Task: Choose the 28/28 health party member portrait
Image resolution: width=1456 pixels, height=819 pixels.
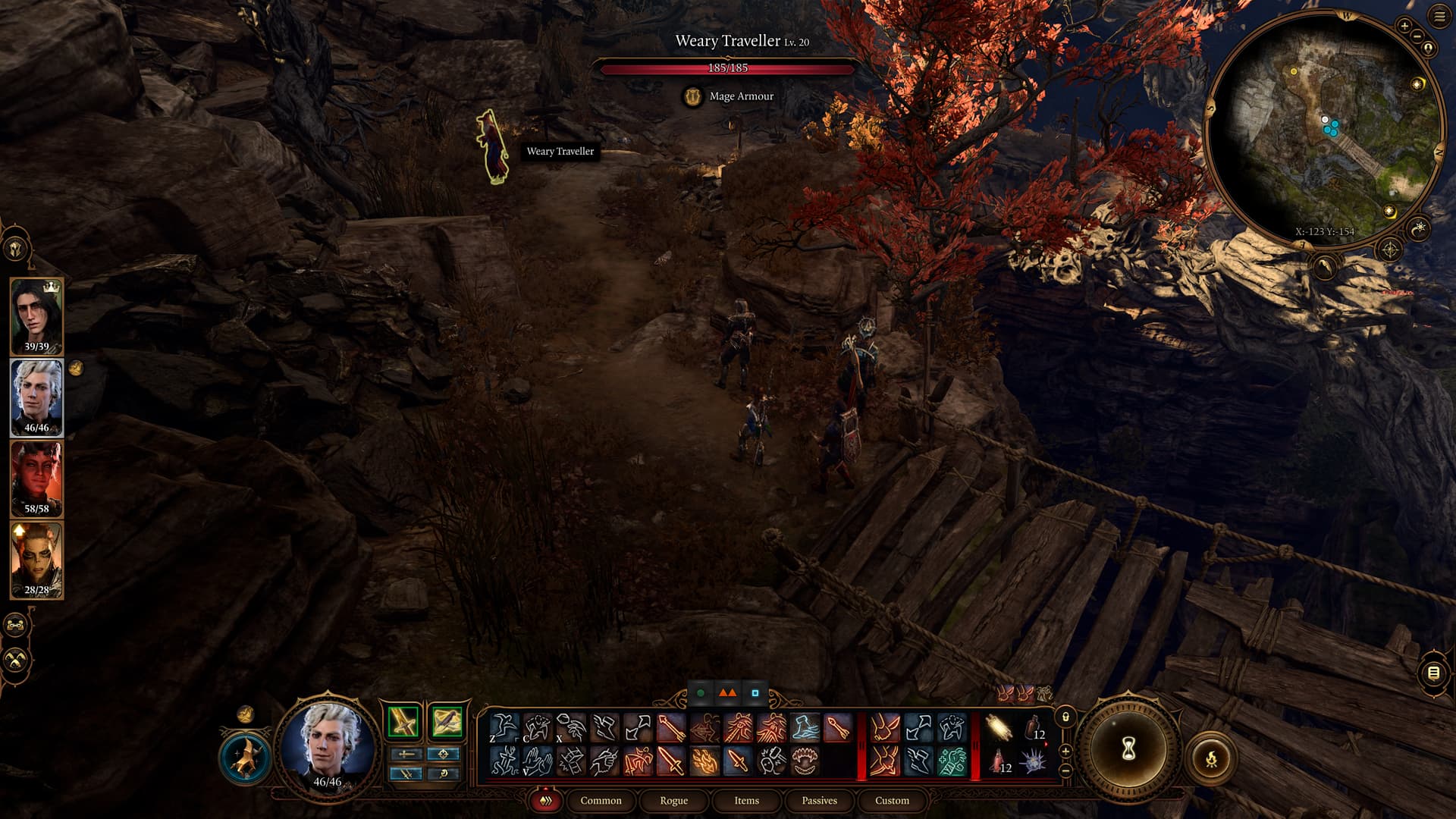Action: (36, 560)
